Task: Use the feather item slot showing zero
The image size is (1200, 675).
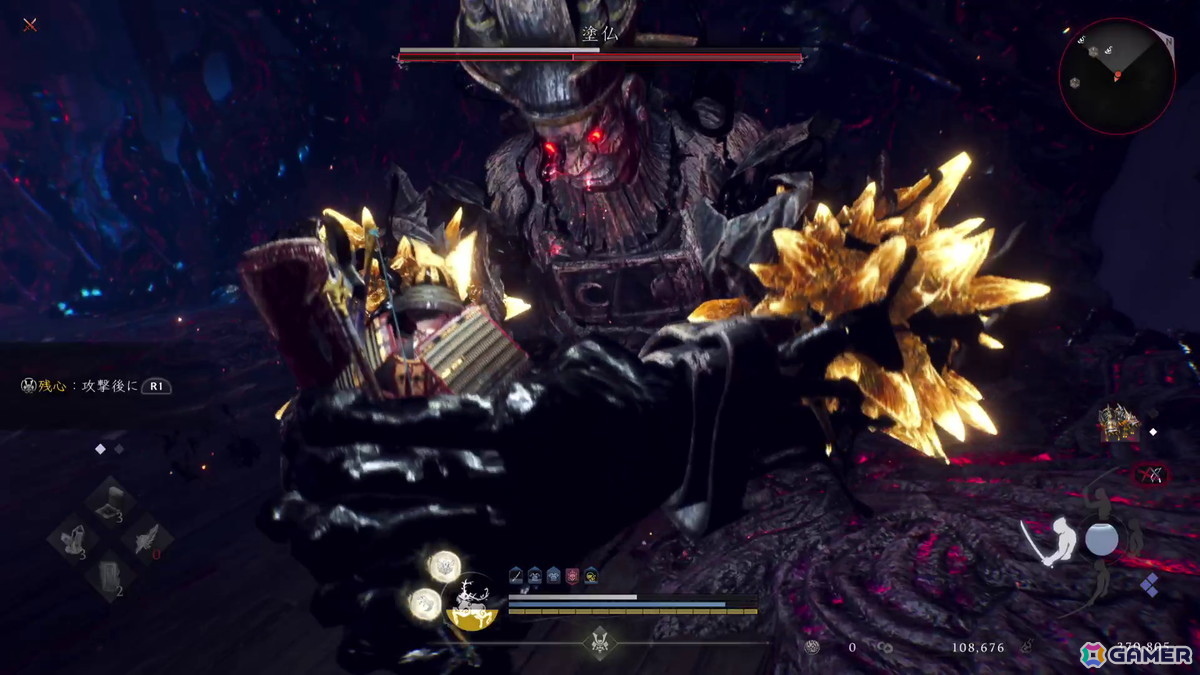Action: (148, 540)
